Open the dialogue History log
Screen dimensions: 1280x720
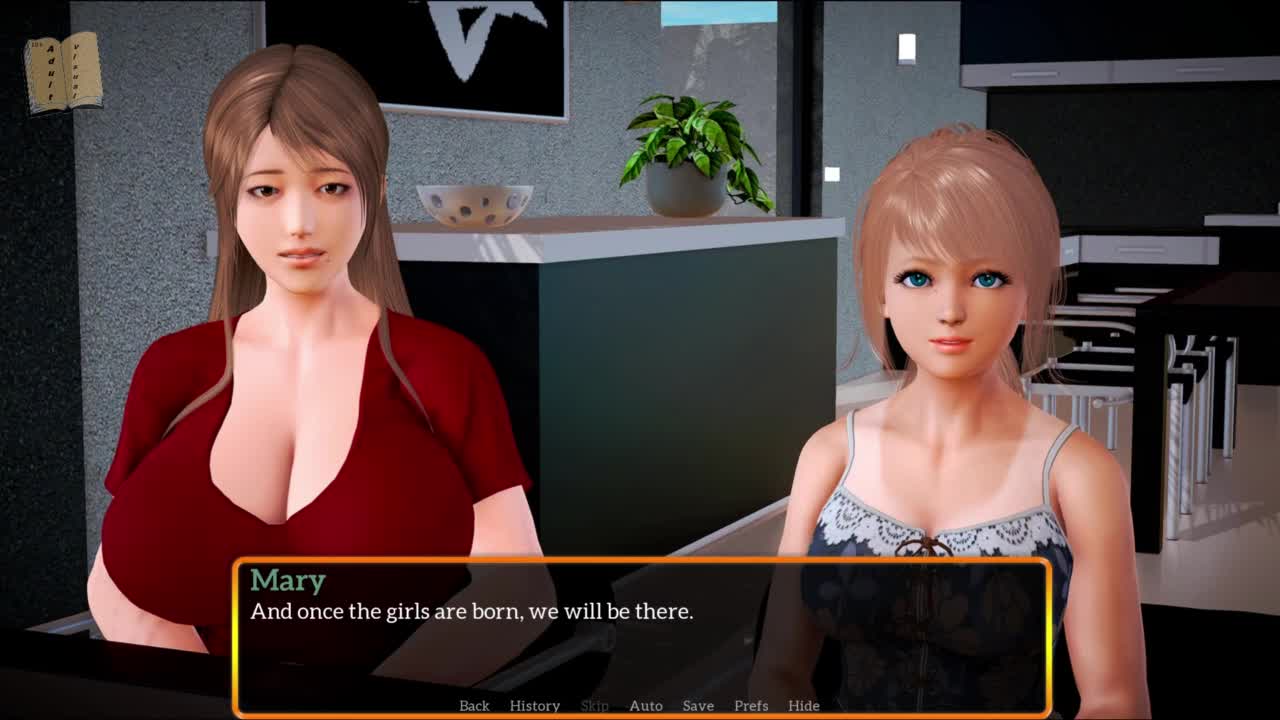(x=534, y=705)
